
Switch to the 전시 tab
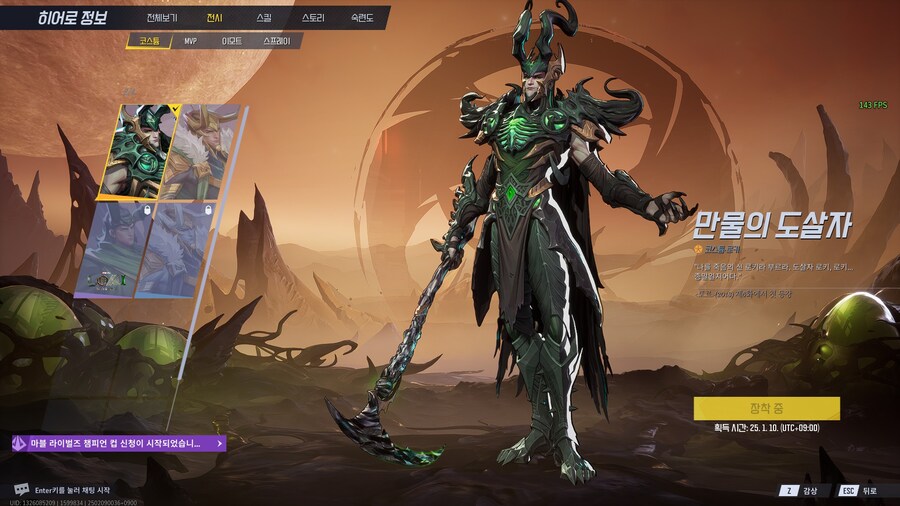[x=215, y=18]
